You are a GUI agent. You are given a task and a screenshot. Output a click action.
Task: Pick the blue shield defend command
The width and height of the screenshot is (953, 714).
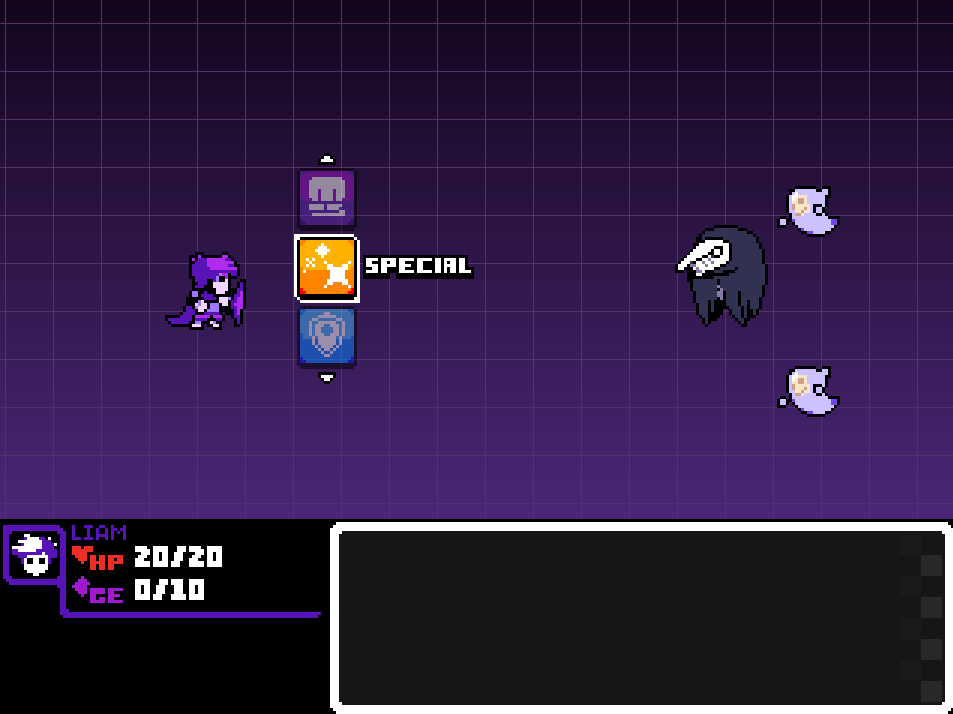pos(327,337)
